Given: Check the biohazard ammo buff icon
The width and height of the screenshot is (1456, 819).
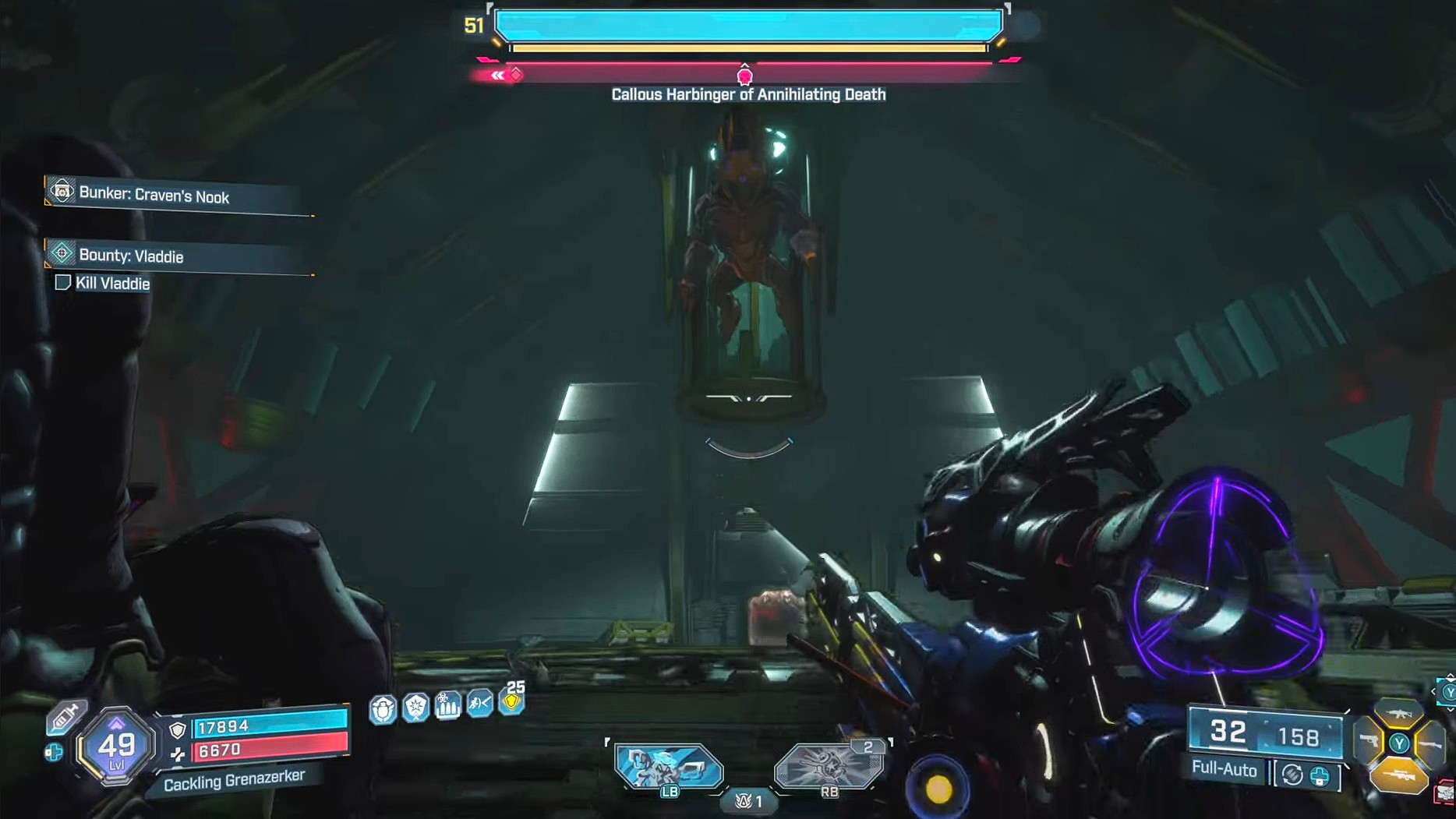Looking at the screenshot, I should tap(447, 706).
